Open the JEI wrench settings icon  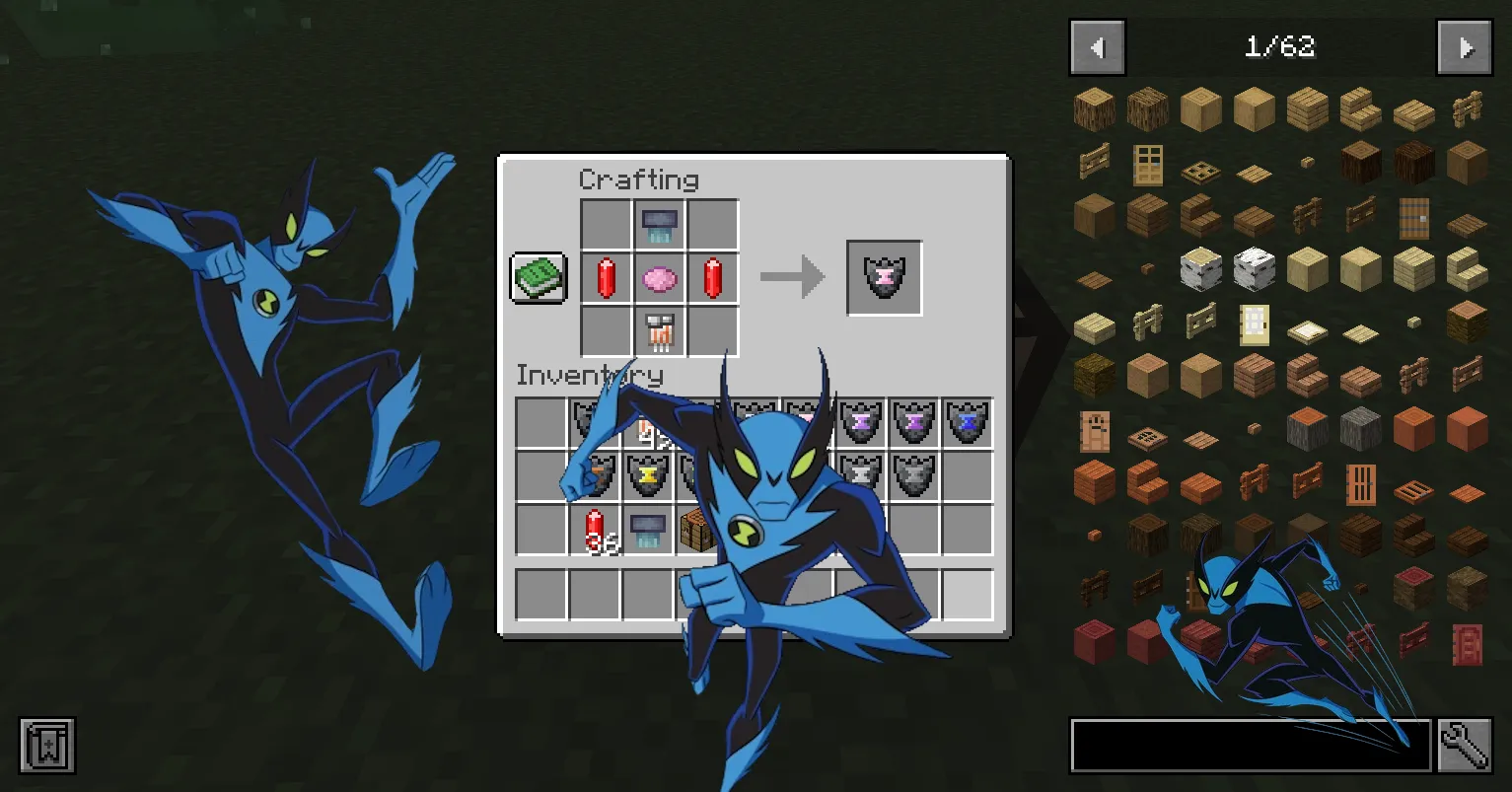1466,746
